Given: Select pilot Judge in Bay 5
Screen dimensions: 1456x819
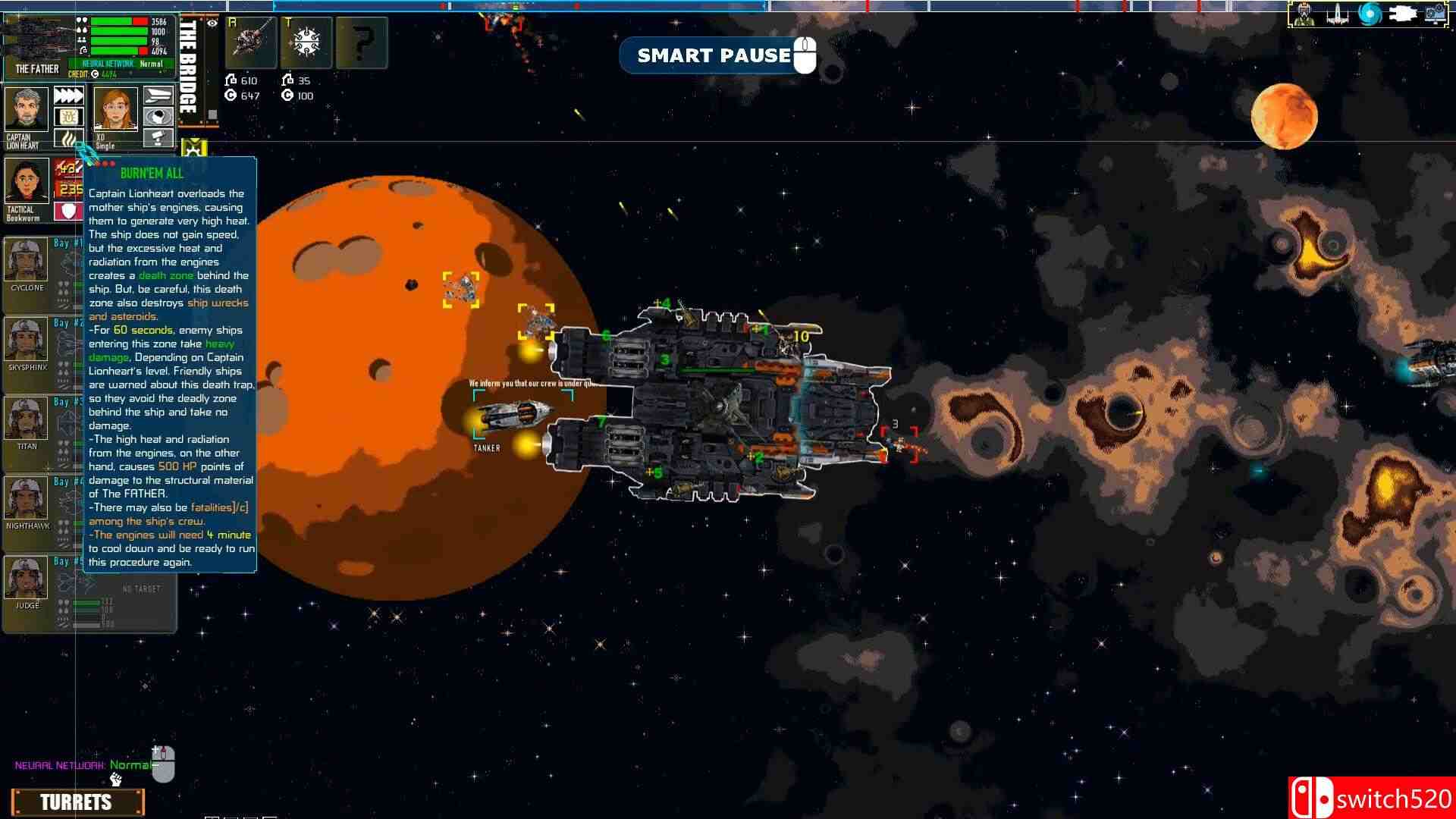Looking at the screenshot, I should [x=27, y=579].
